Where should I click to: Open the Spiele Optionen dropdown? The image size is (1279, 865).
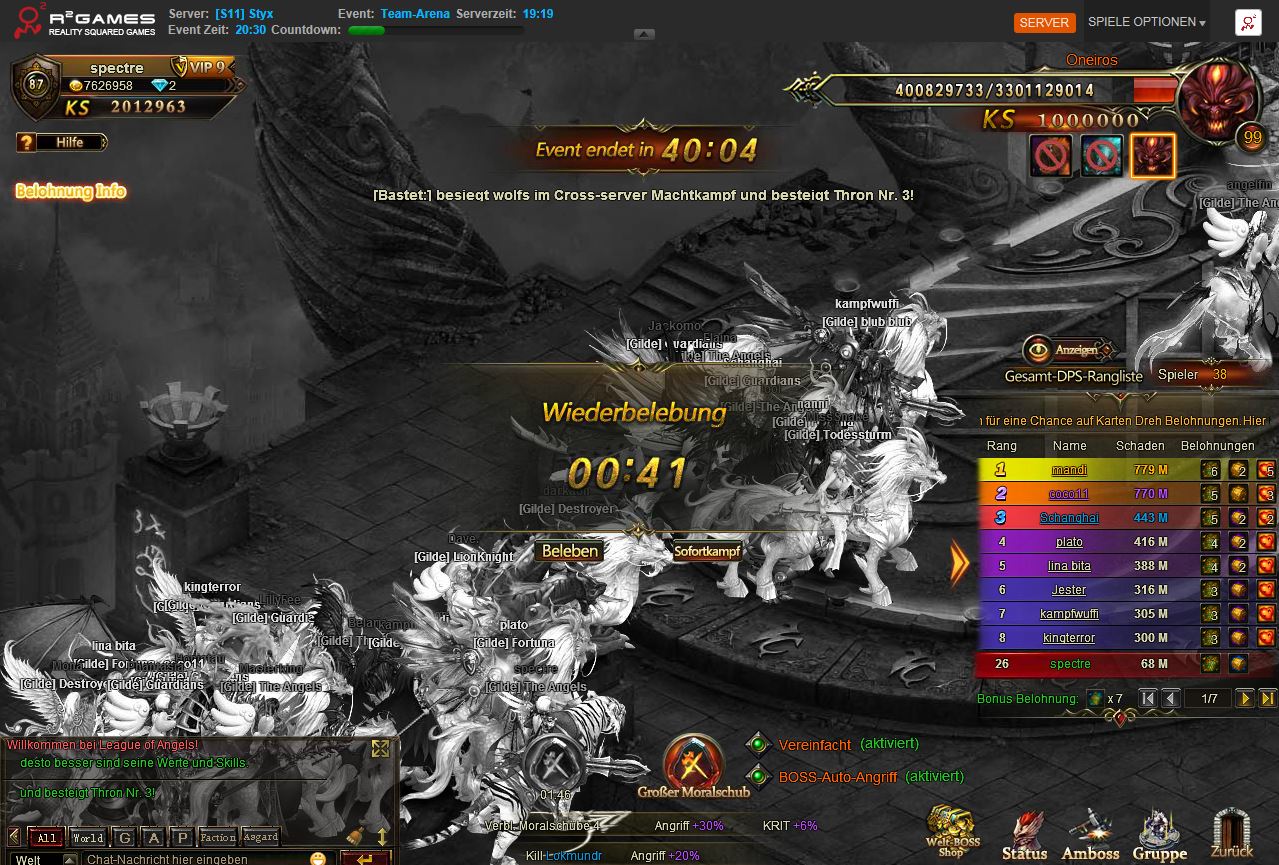(1146, 22)
